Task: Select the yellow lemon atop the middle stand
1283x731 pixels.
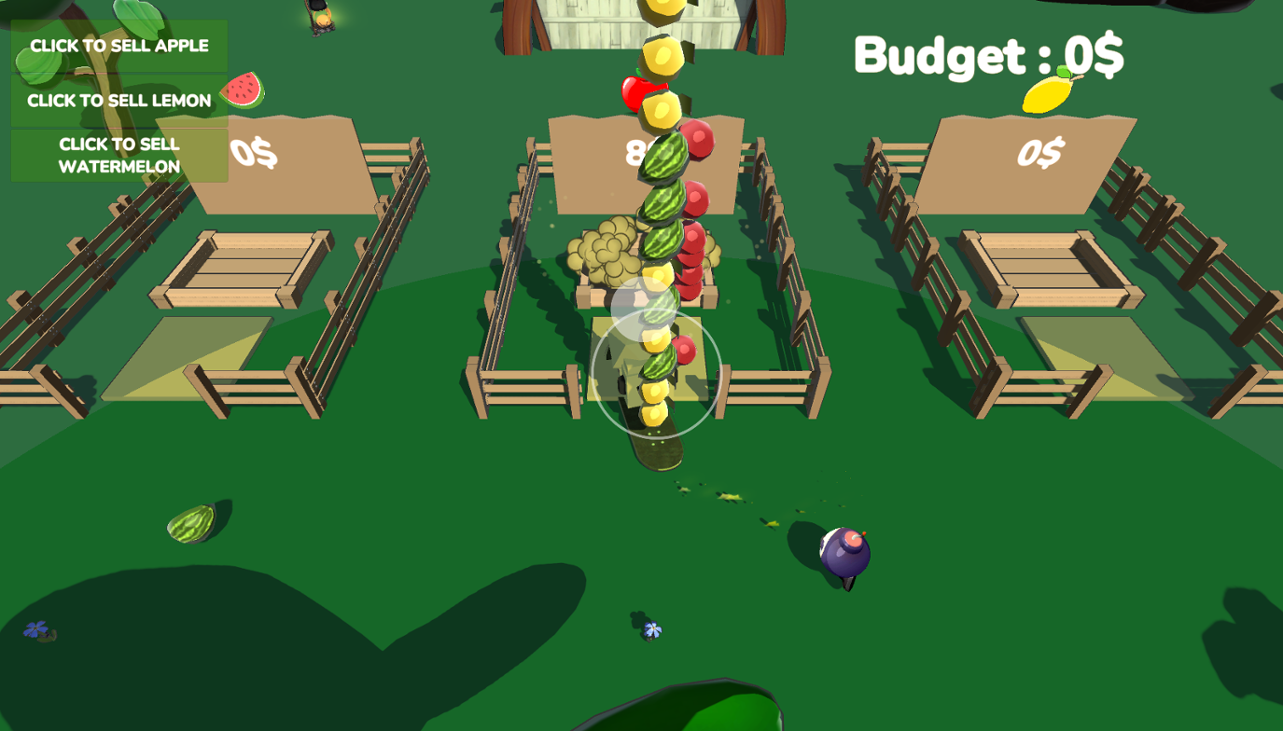Action: [x=664, y=55]
